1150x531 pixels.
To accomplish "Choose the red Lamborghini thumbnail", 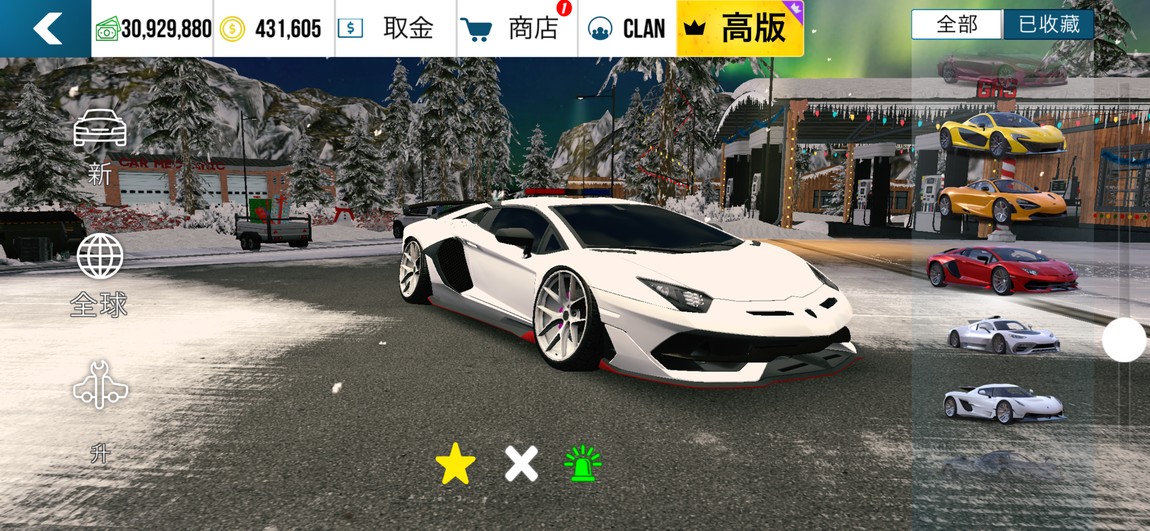I will pos(1002,269).
